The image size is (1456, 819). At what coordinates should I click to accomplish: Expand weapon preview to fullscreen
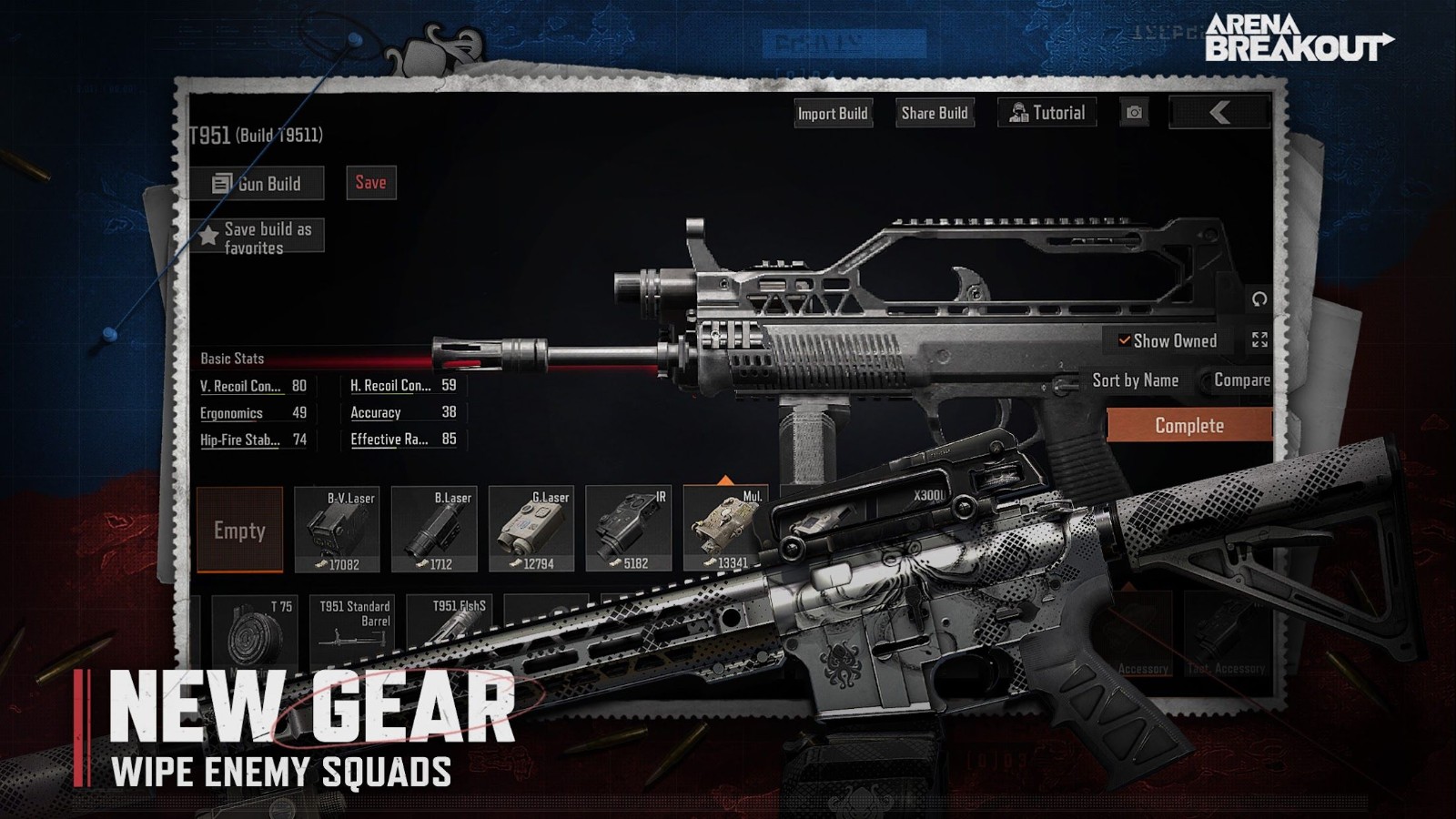[1259, 340]
